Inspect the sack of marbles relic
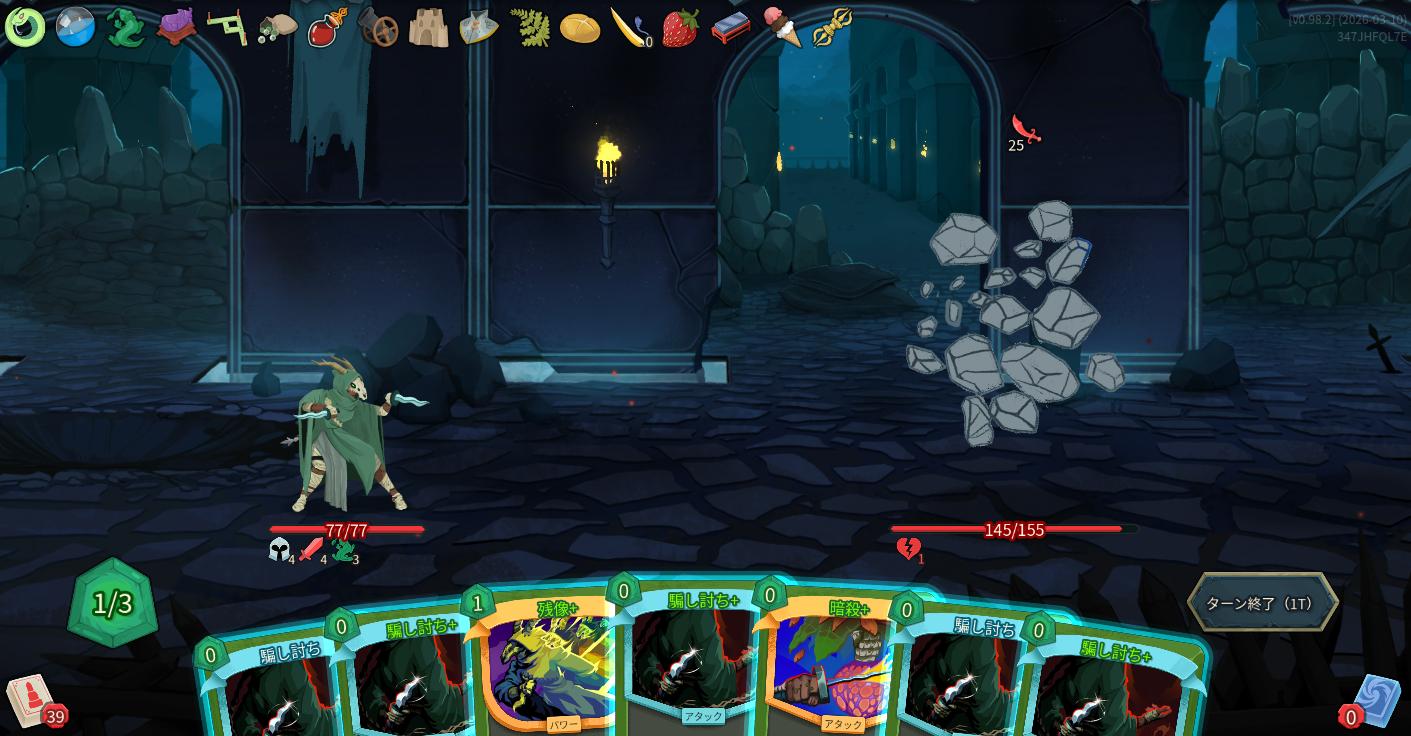 (x=277, y=28)
